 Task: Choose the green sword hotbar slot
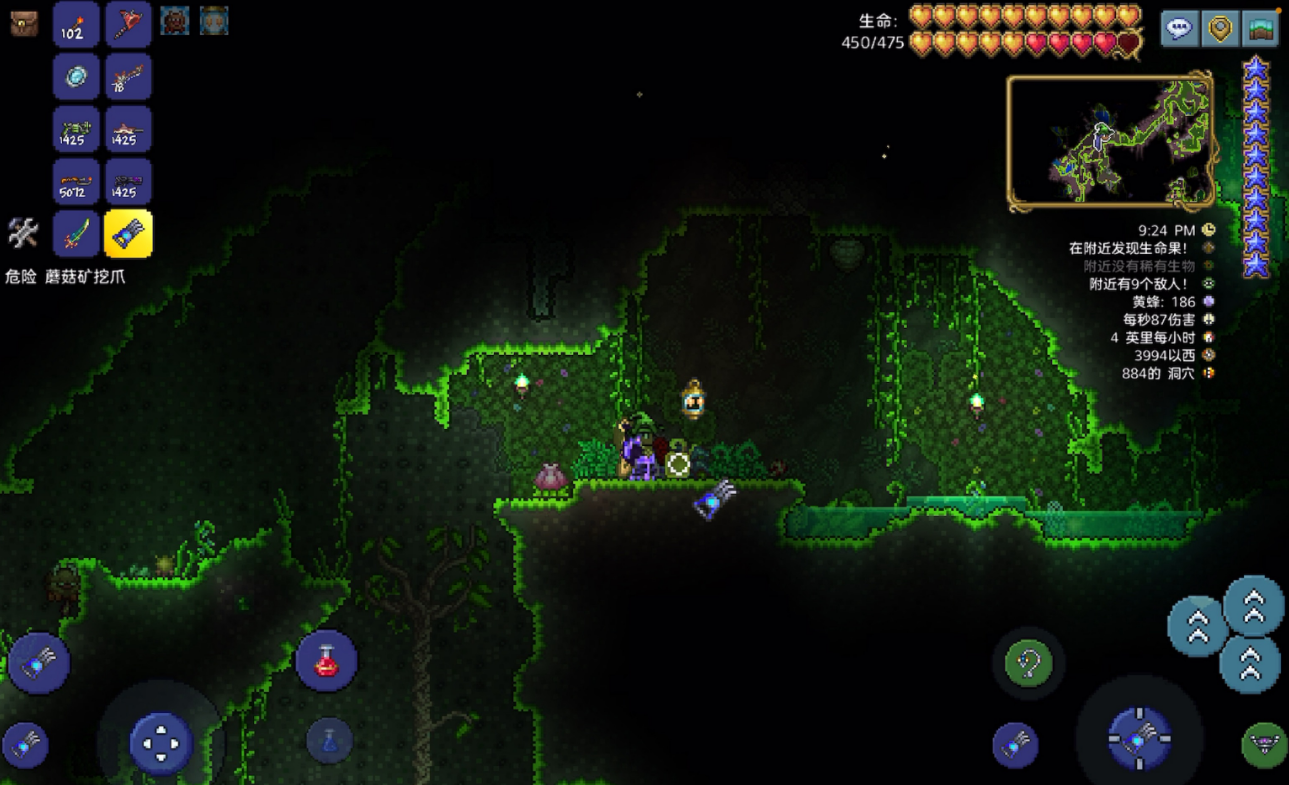(x=76, y=234)
